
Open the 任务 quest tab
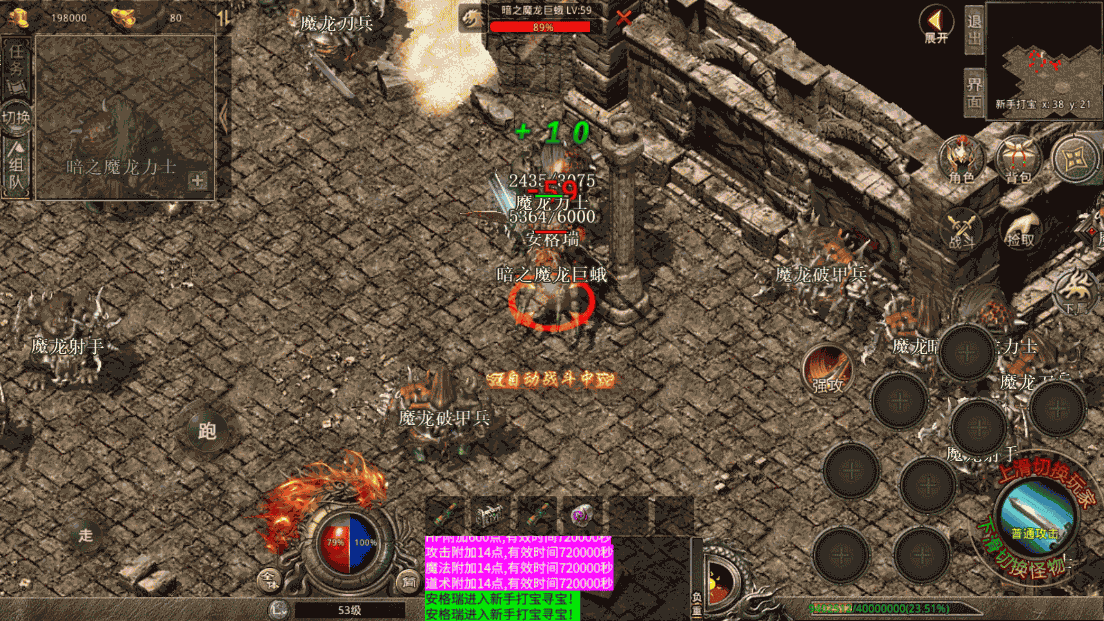16,67
